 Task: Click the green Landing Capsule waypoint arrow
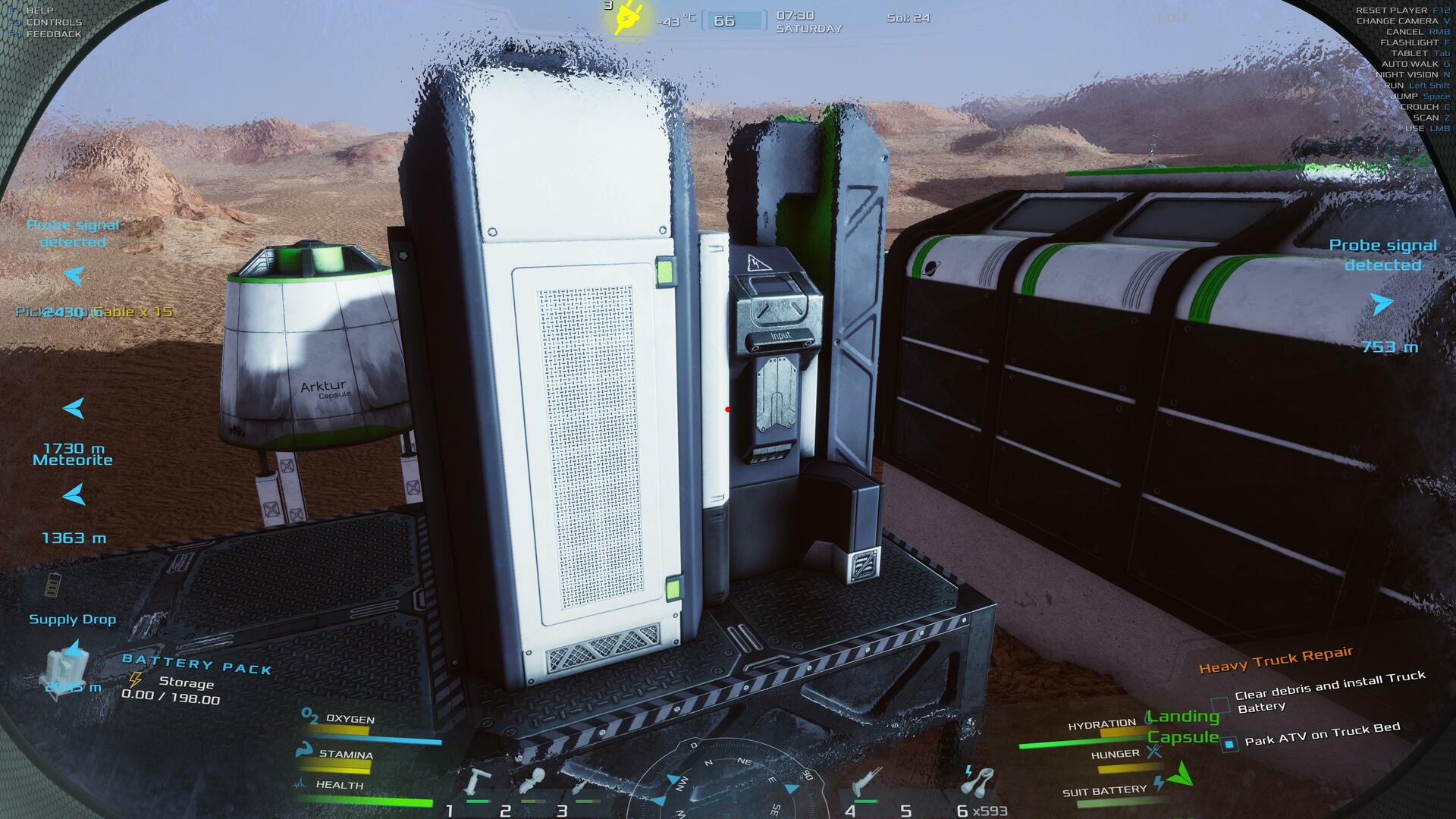pyautogui.click(x=1181, y=775)
